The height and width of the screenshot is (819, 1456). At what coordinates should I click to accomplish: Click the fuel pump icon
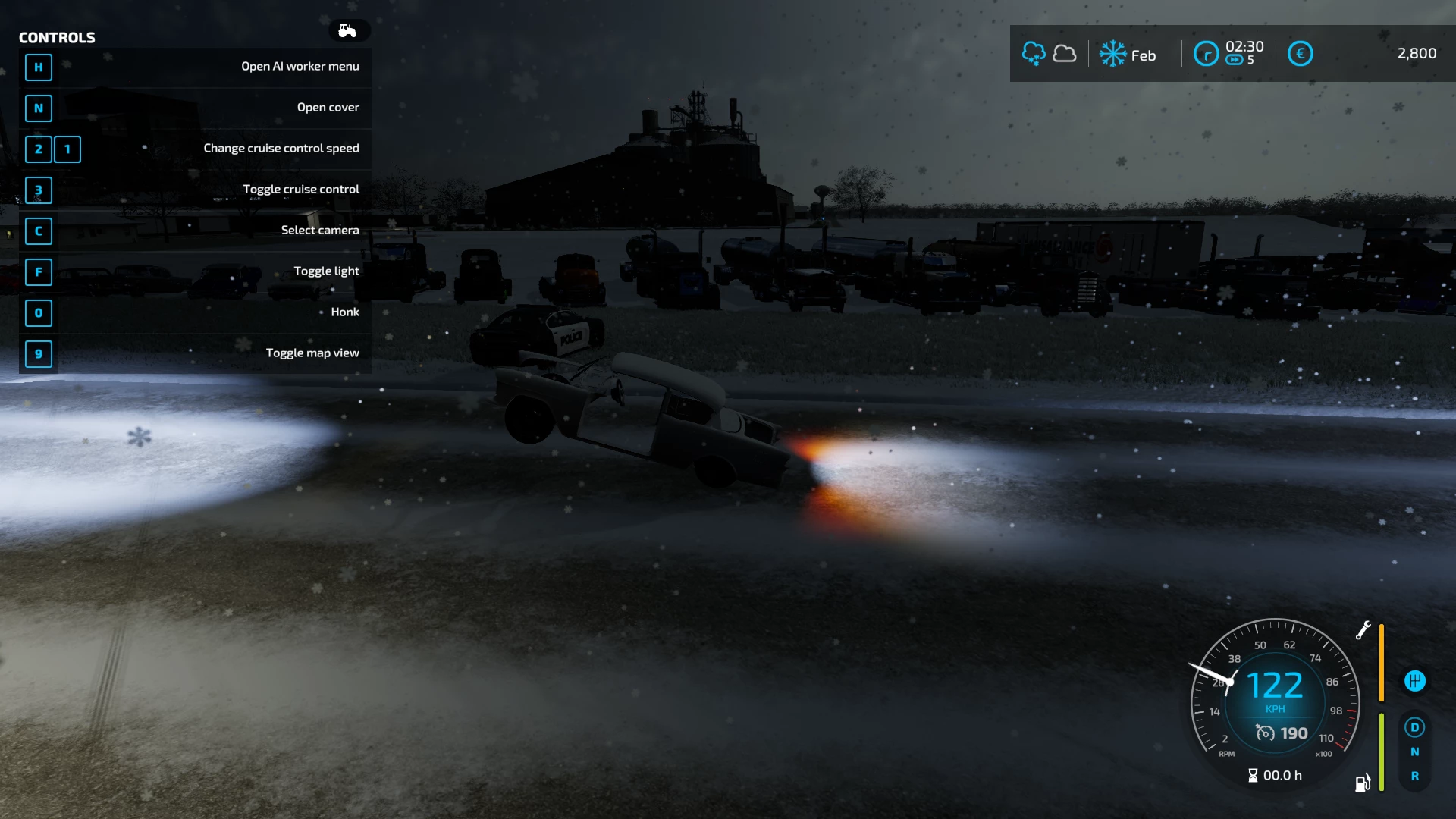(1363, 783)
